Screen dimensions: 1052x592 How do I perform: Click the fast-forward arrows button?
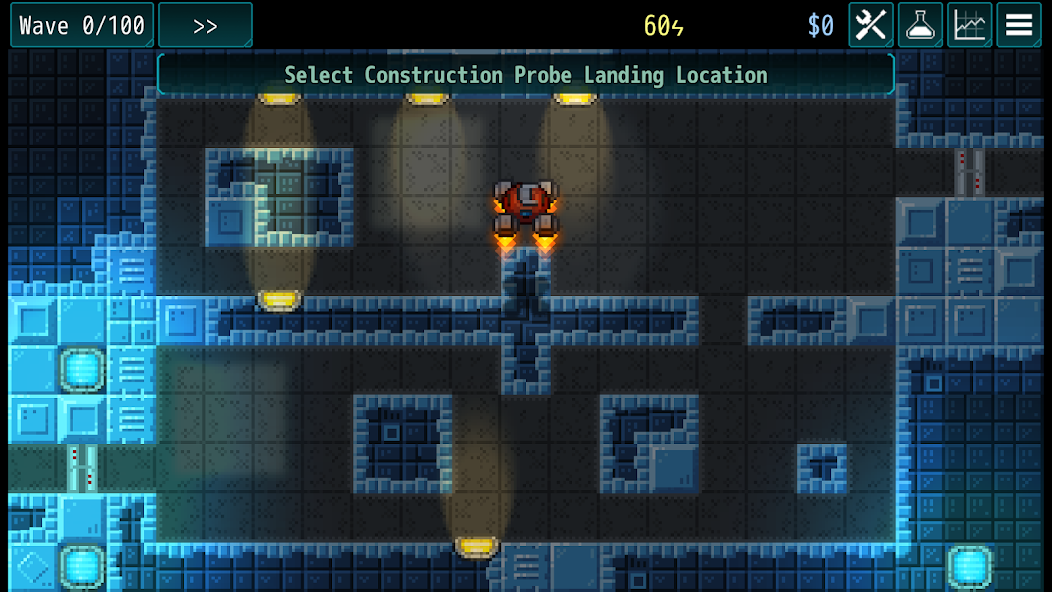pyautogui.click(x=205, y=26)
